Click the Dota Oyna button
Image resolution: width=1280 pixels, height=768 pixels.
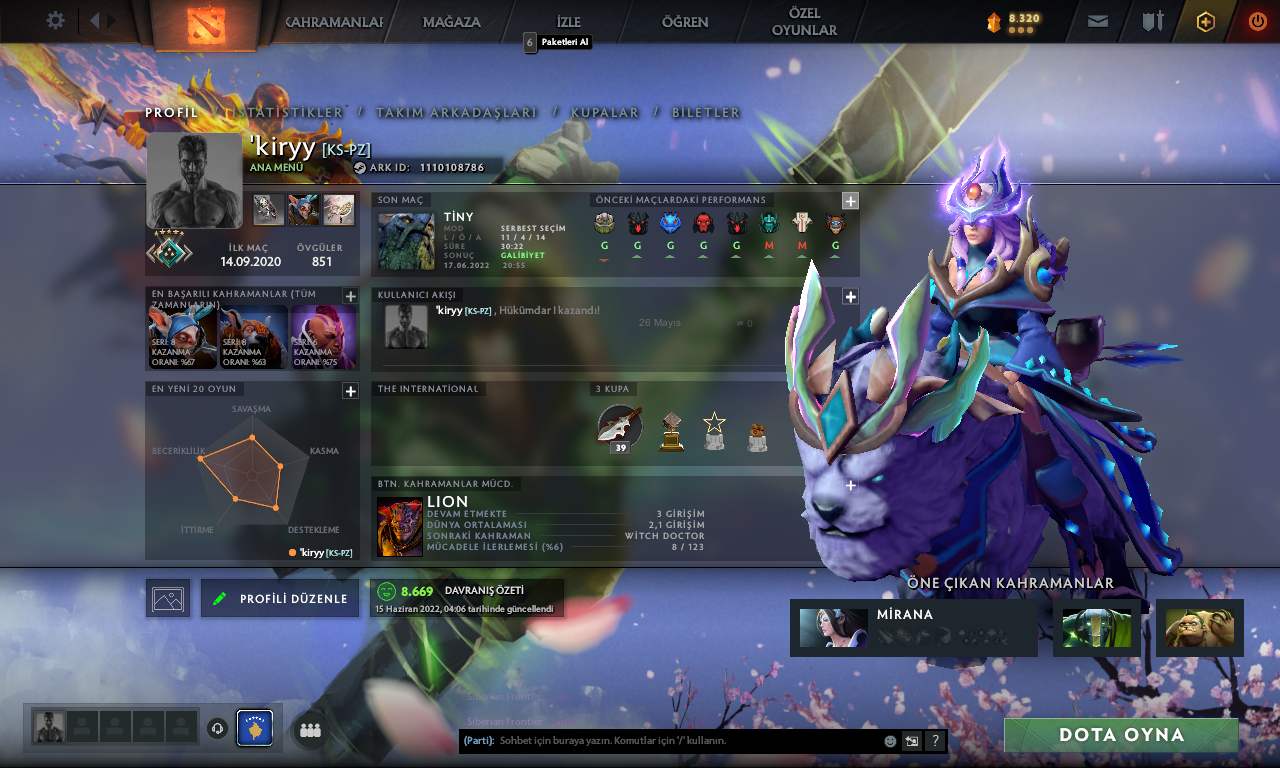coord(1121,735)
